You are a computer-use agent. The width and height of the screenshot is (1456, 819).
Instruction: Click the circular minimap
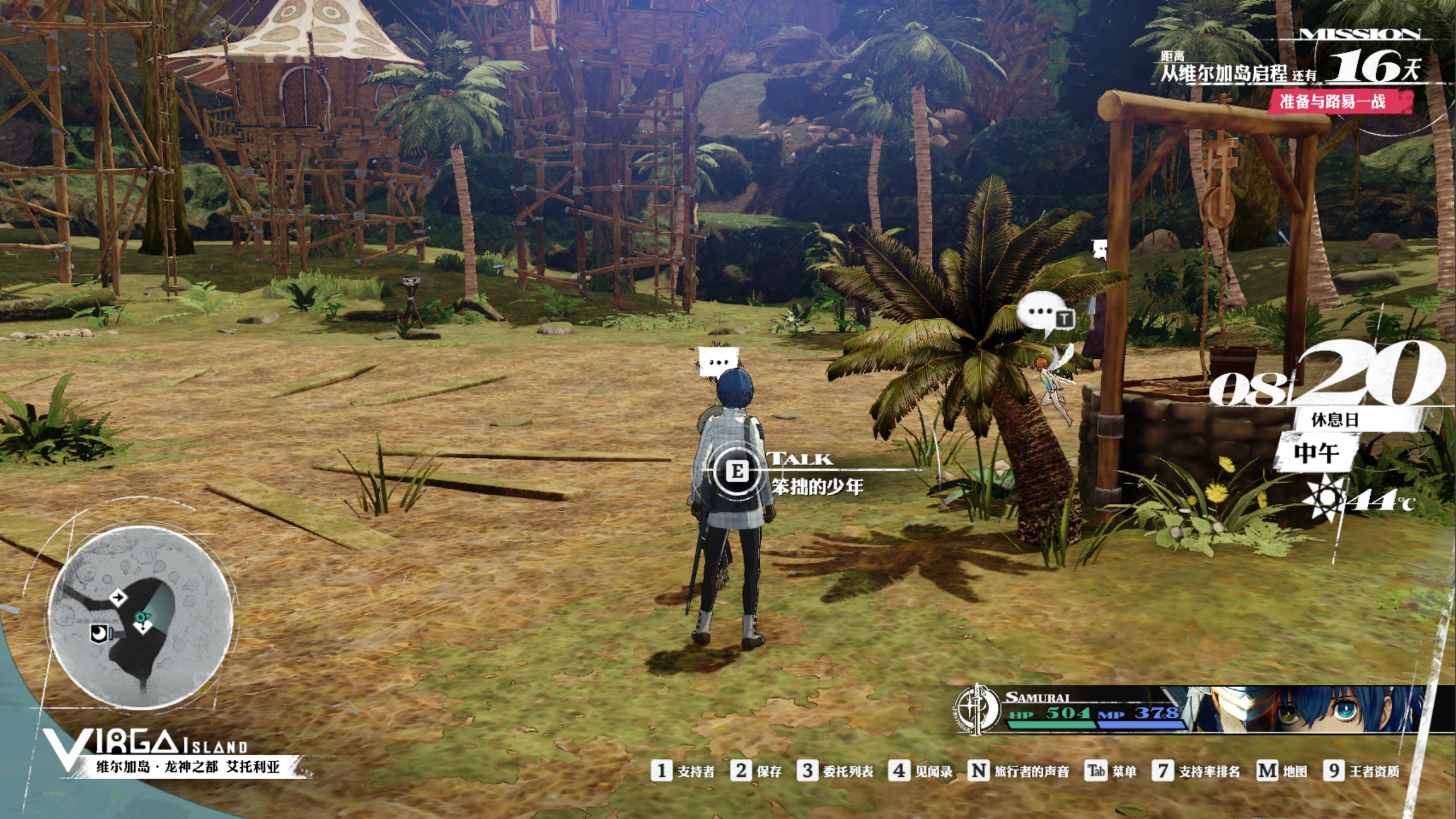(x=140, y=618)
